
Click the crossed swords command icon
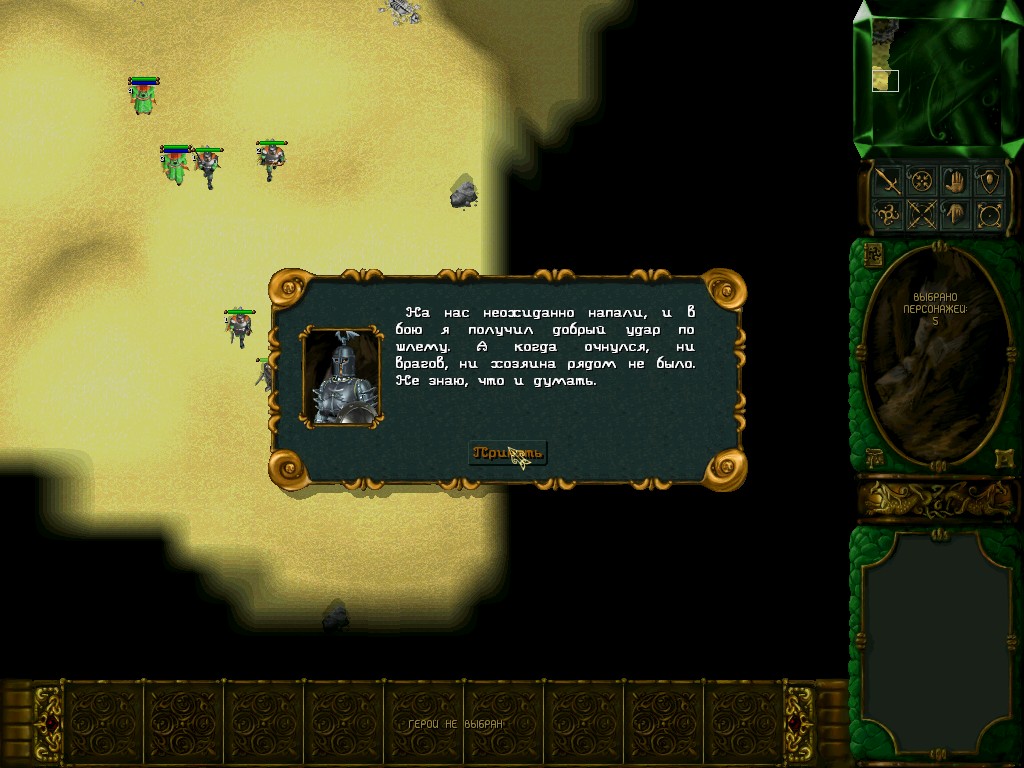pyautogui.click(x=922, y=214)
